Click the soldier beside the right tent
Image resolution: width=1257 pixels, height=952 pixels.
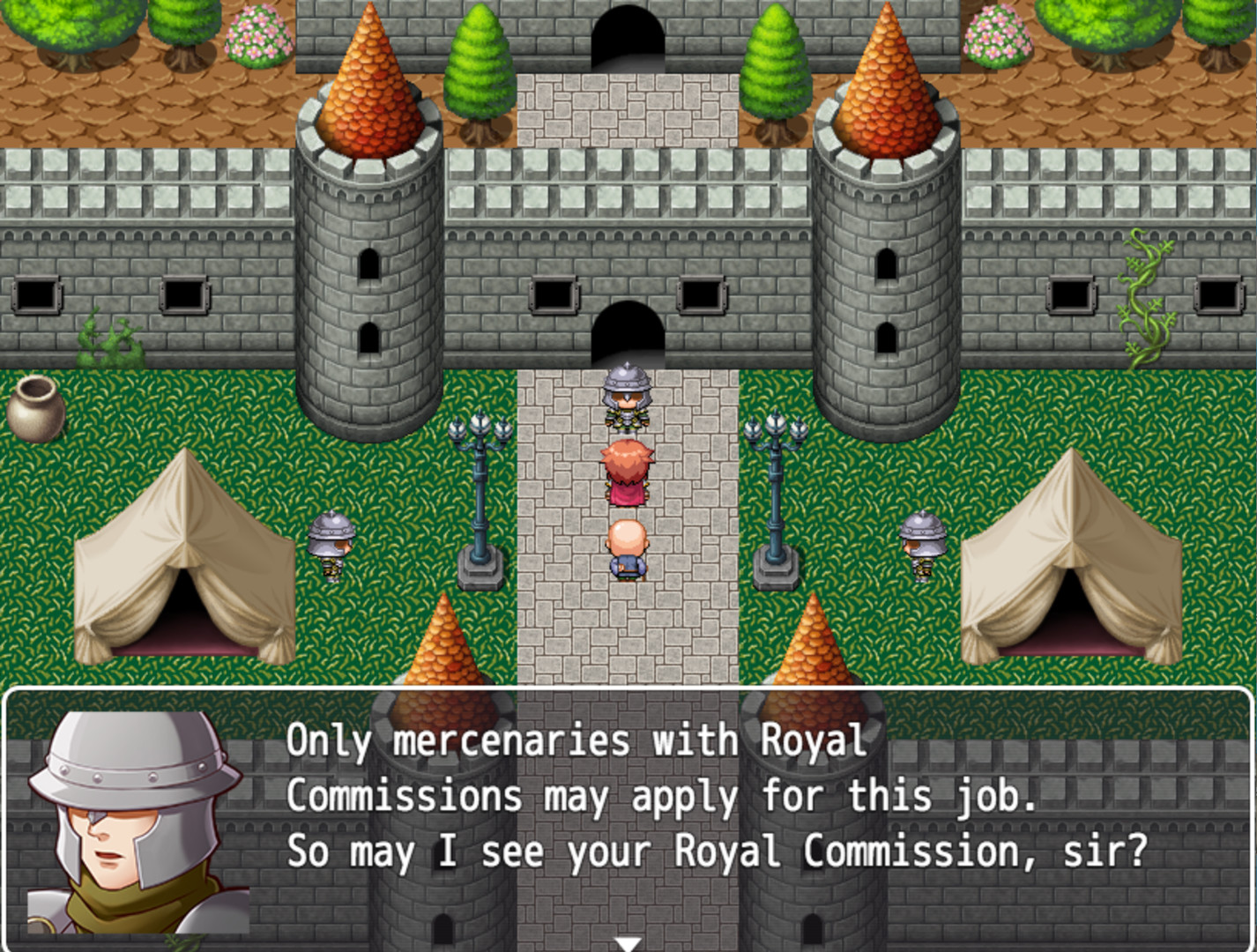[x=923, y=542]
